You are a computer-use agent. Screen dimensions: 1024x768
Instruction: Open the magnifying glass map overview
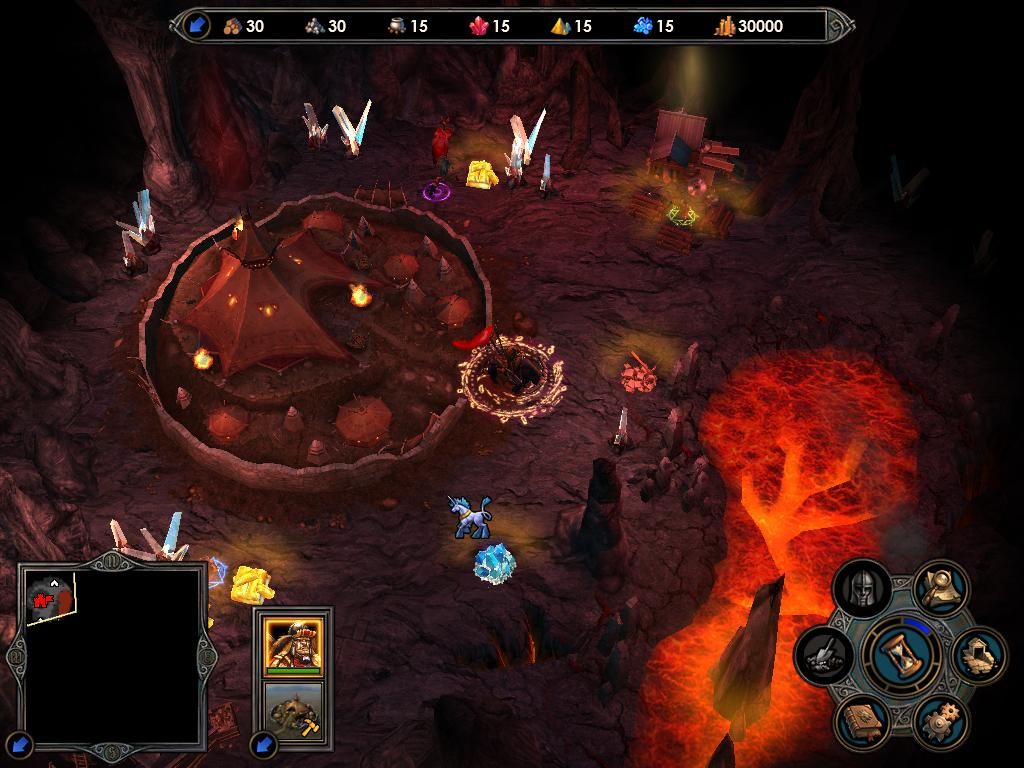(941, 590)
